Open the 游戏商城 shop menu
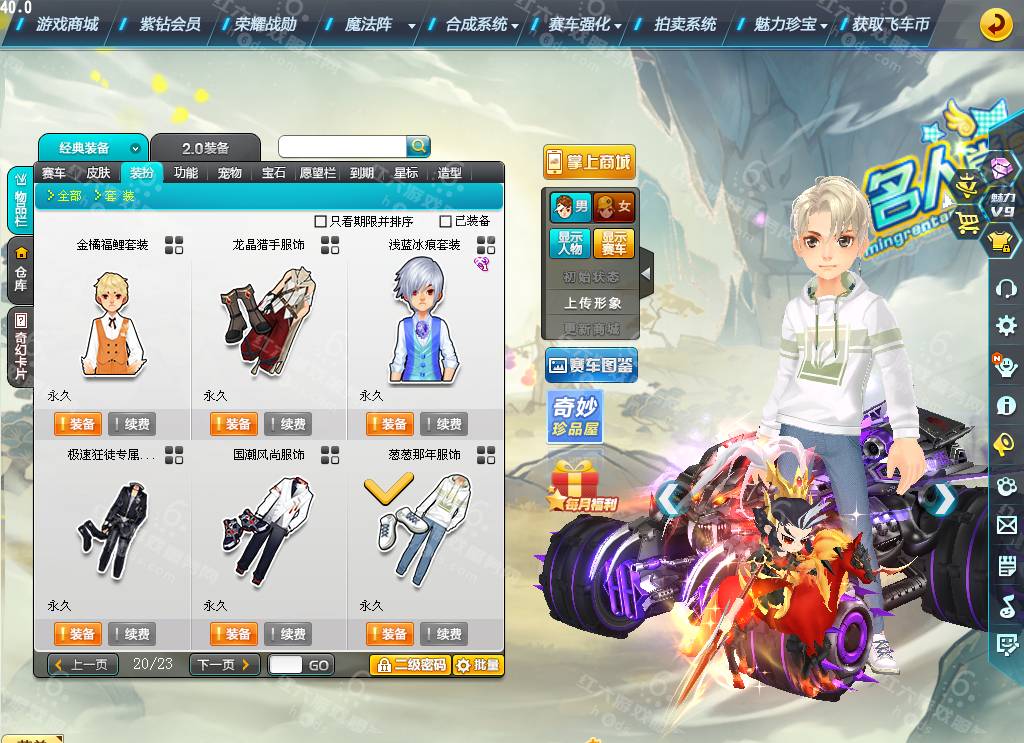Viewport: 1024px width, 743px height. point(67,24)
